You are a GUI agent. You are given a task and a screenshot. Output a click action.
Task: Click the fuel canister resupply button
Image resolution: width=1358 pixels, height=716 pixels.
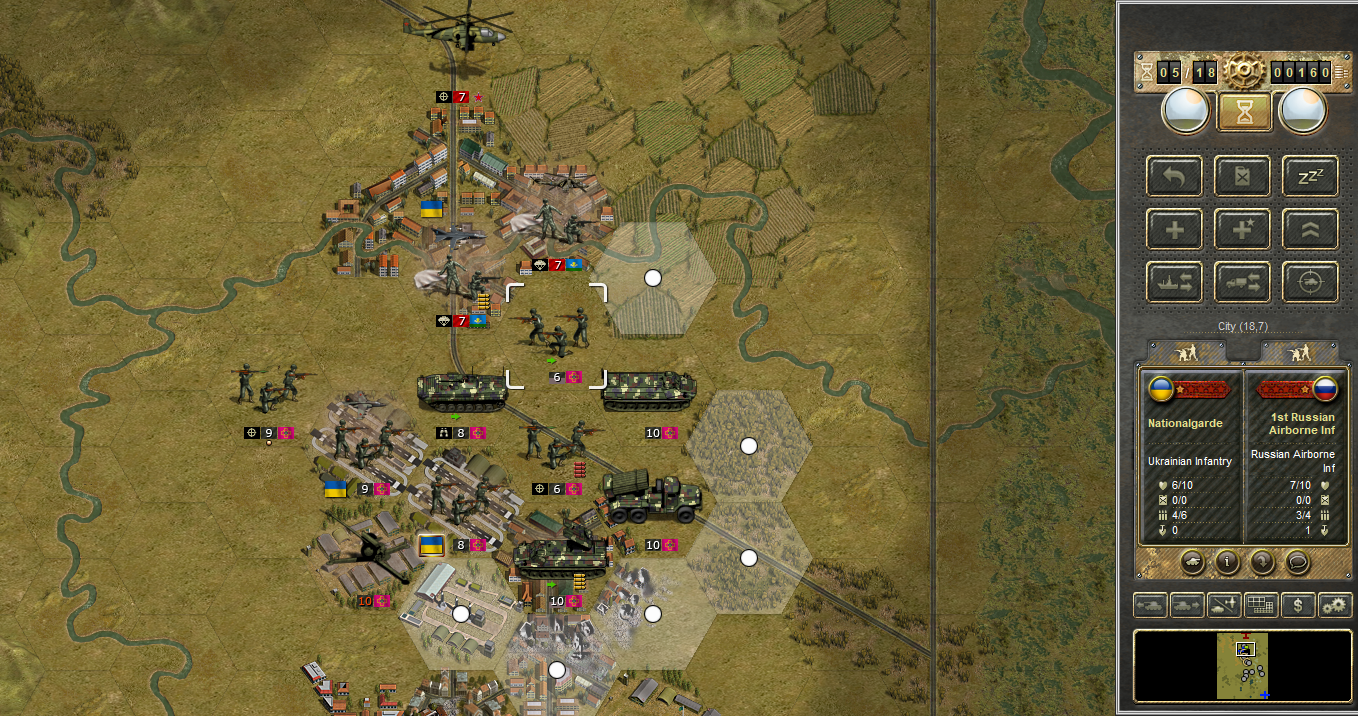[x=1243, y=177]
